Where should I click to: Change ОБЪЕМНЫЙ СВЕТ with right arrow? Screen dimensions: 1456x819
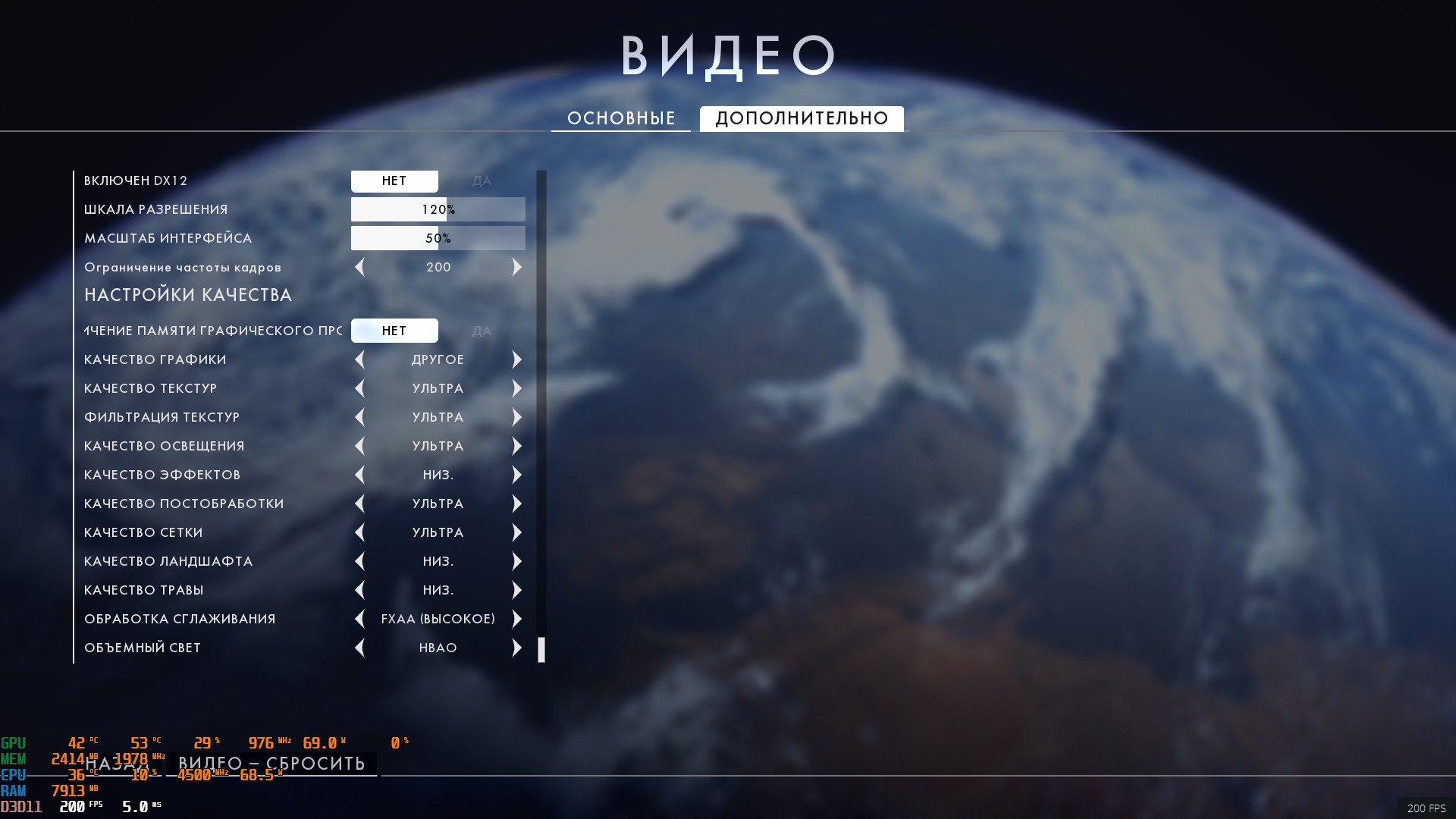[x=517, y=648]
